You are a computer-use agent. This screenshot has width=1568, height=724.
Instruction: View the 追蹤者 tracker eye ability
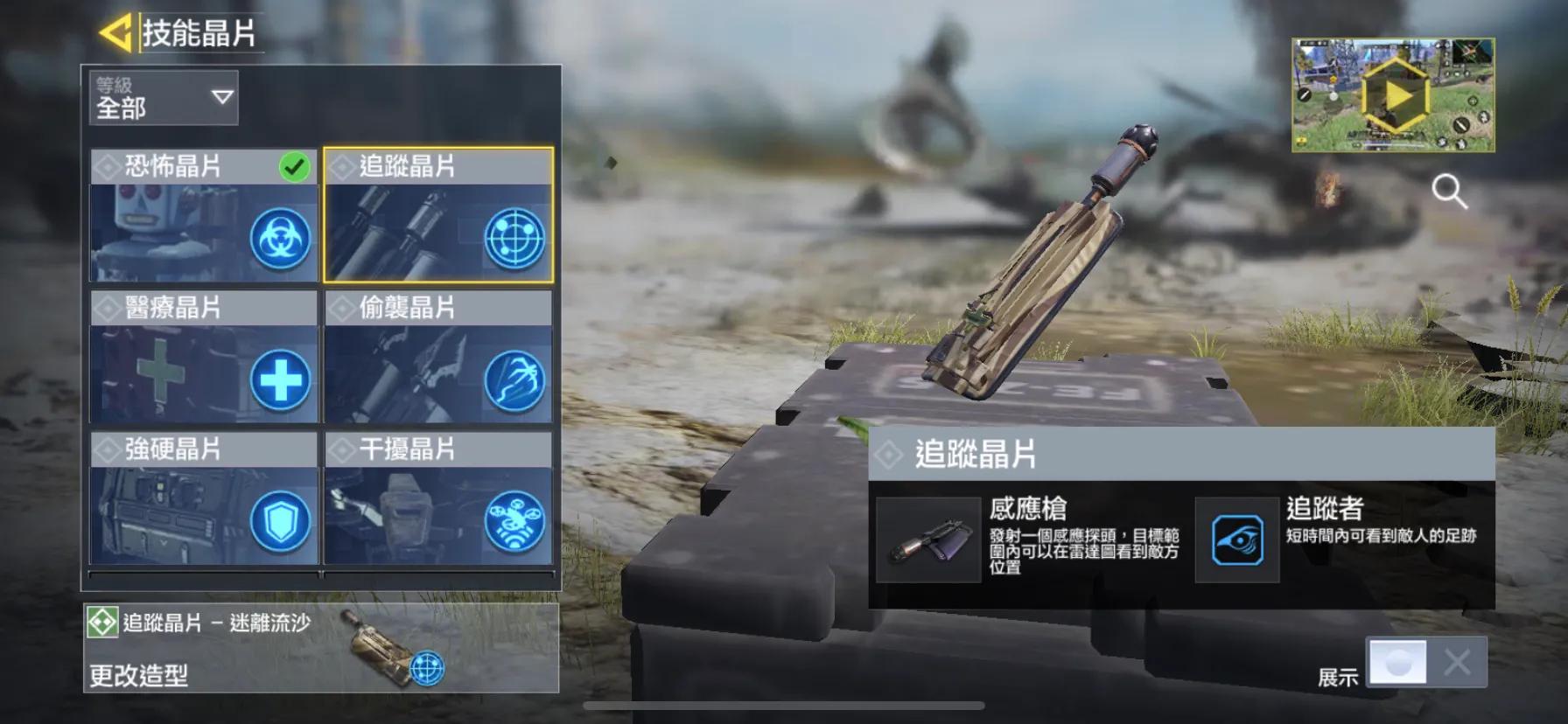pyautogui.click(x=1237, y=540)
